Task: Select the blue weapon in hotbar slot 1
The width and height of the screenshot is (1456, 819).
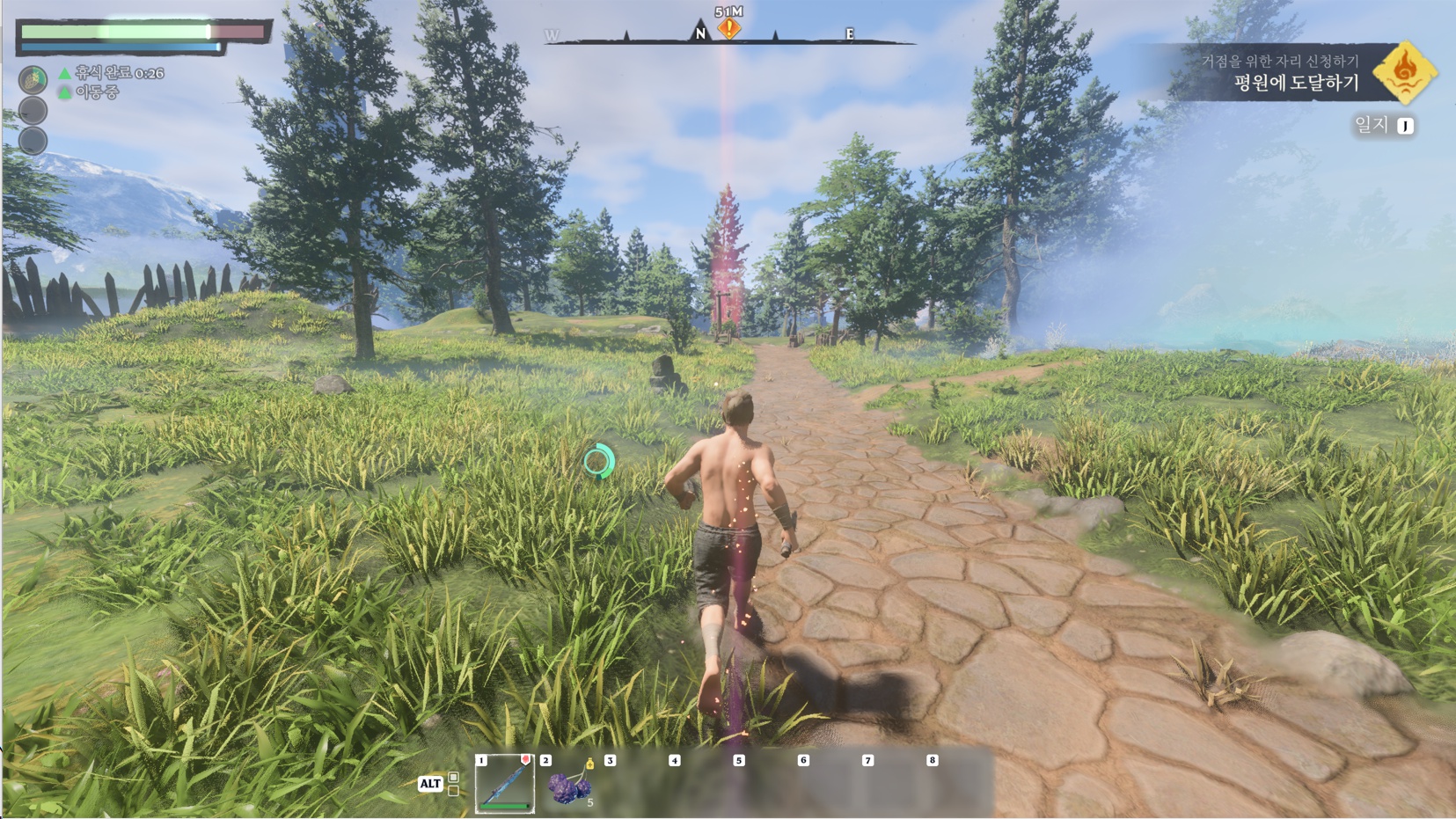Action: pyautogui.click(x=505, y=784)
